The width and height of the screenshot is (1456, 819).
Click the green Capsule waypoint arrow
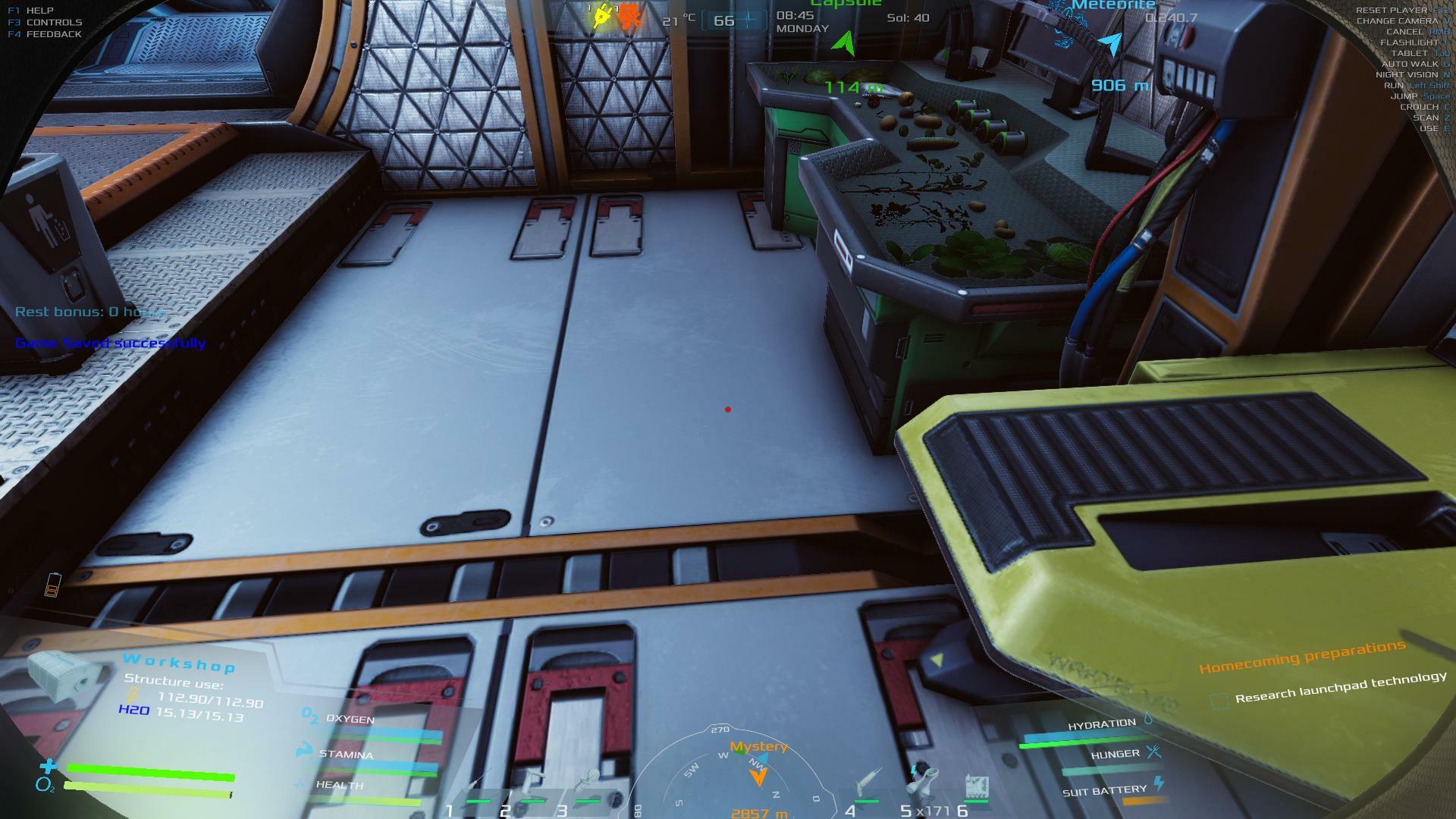[844, 42]
